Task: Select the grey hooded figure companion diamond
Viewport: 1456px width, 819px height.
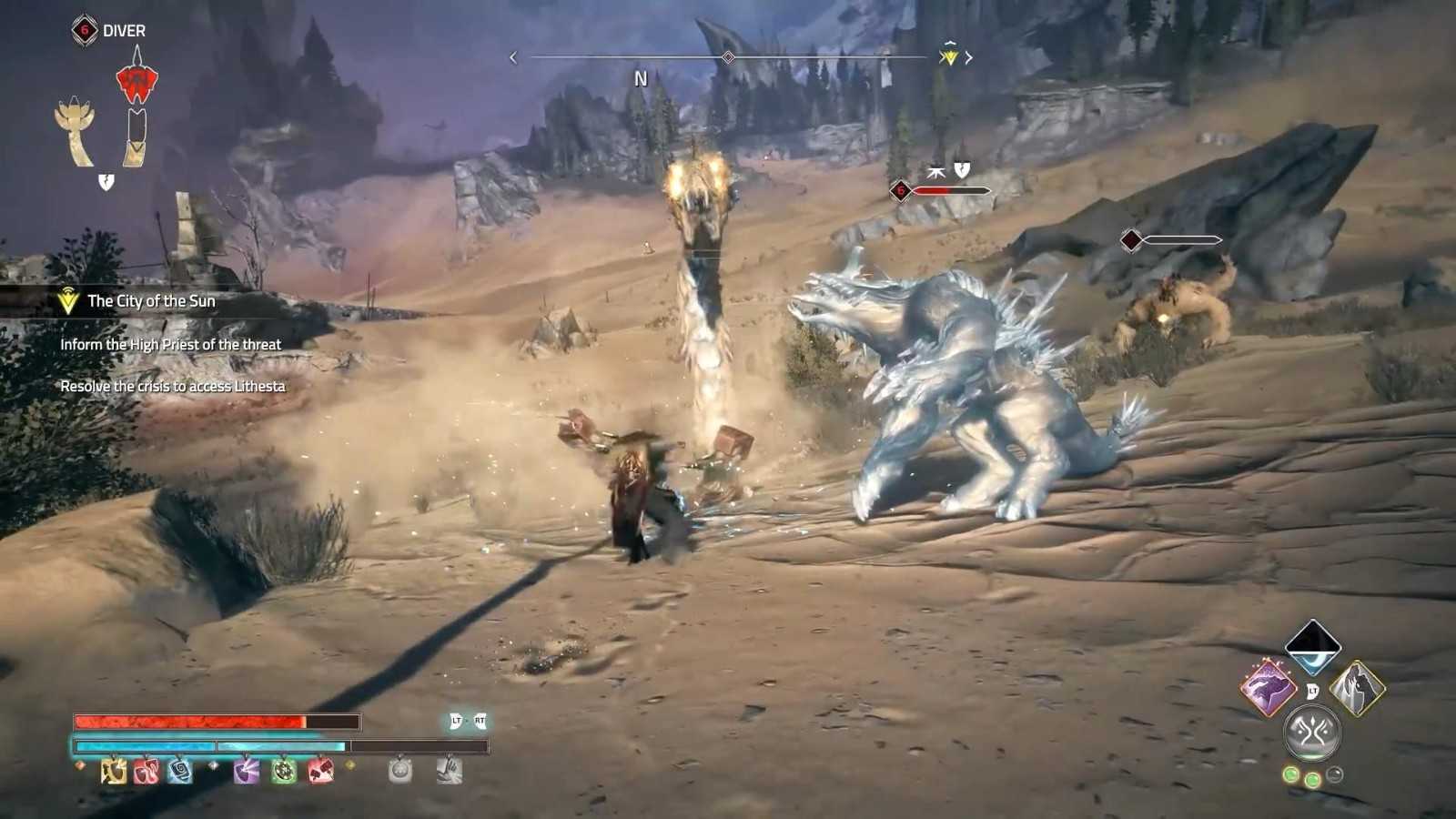Action: click(1357, 687)
